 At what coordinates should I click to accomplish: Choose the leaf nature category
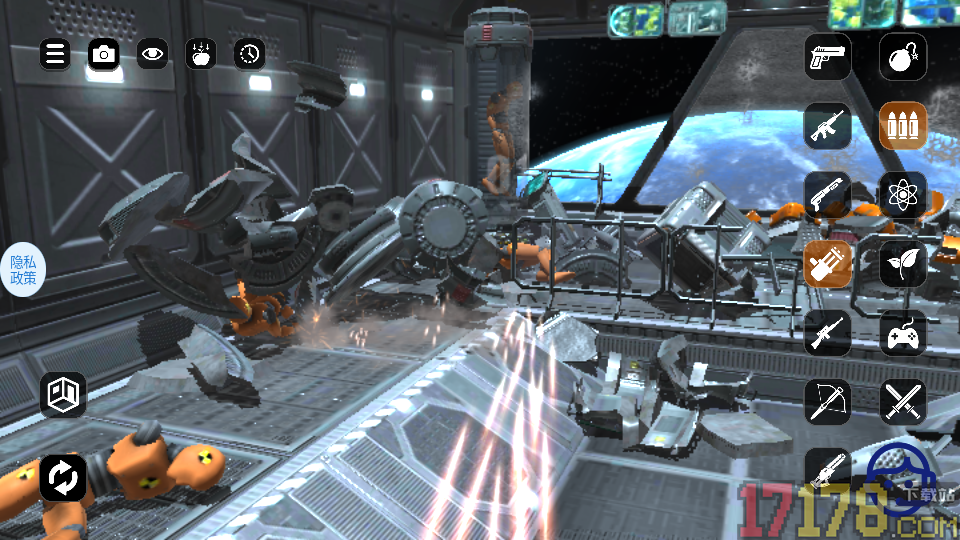(x=903, y=263)
